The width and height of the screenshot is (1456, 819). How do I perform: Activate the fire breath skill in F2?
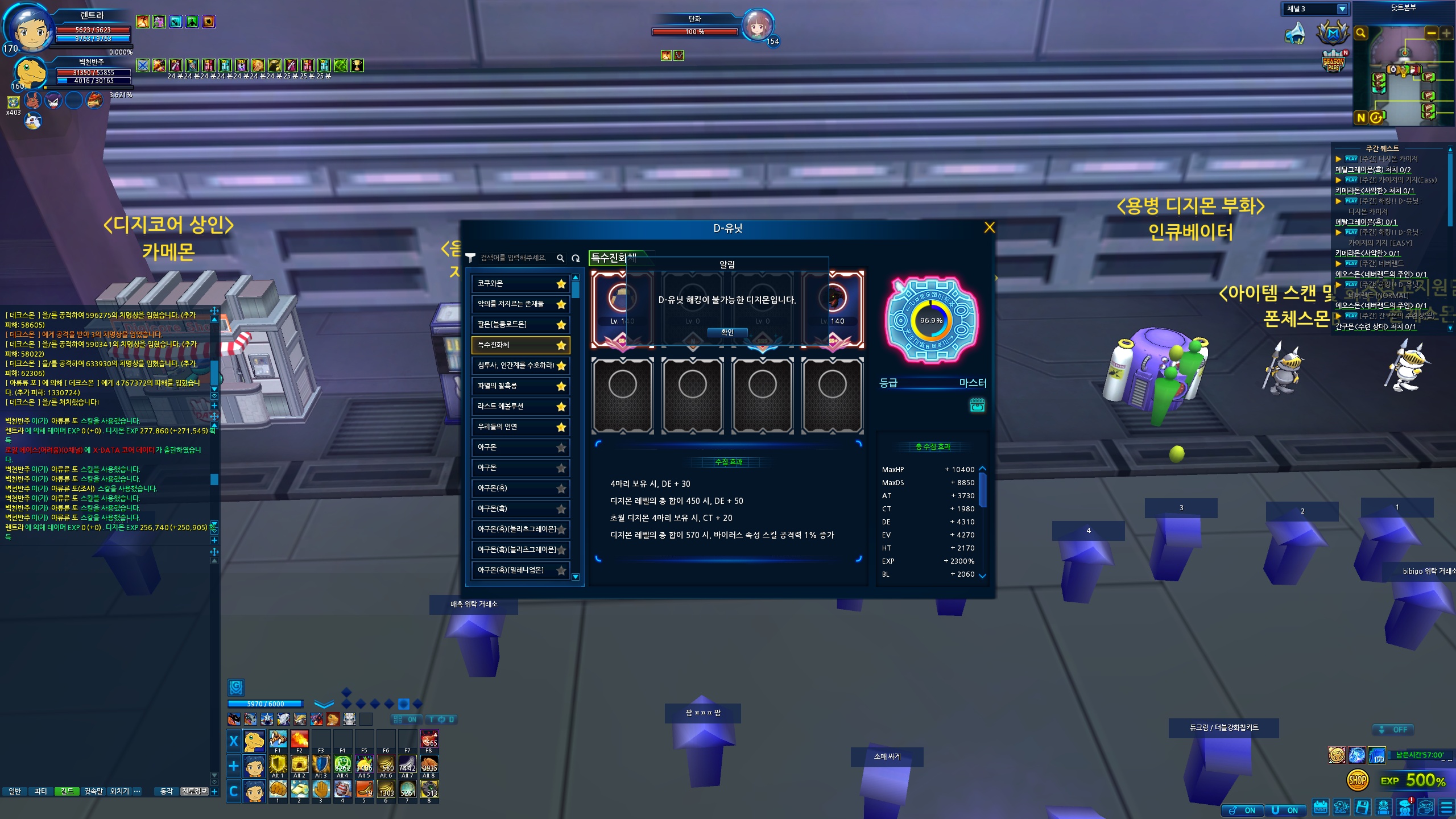tap(299, 739)
